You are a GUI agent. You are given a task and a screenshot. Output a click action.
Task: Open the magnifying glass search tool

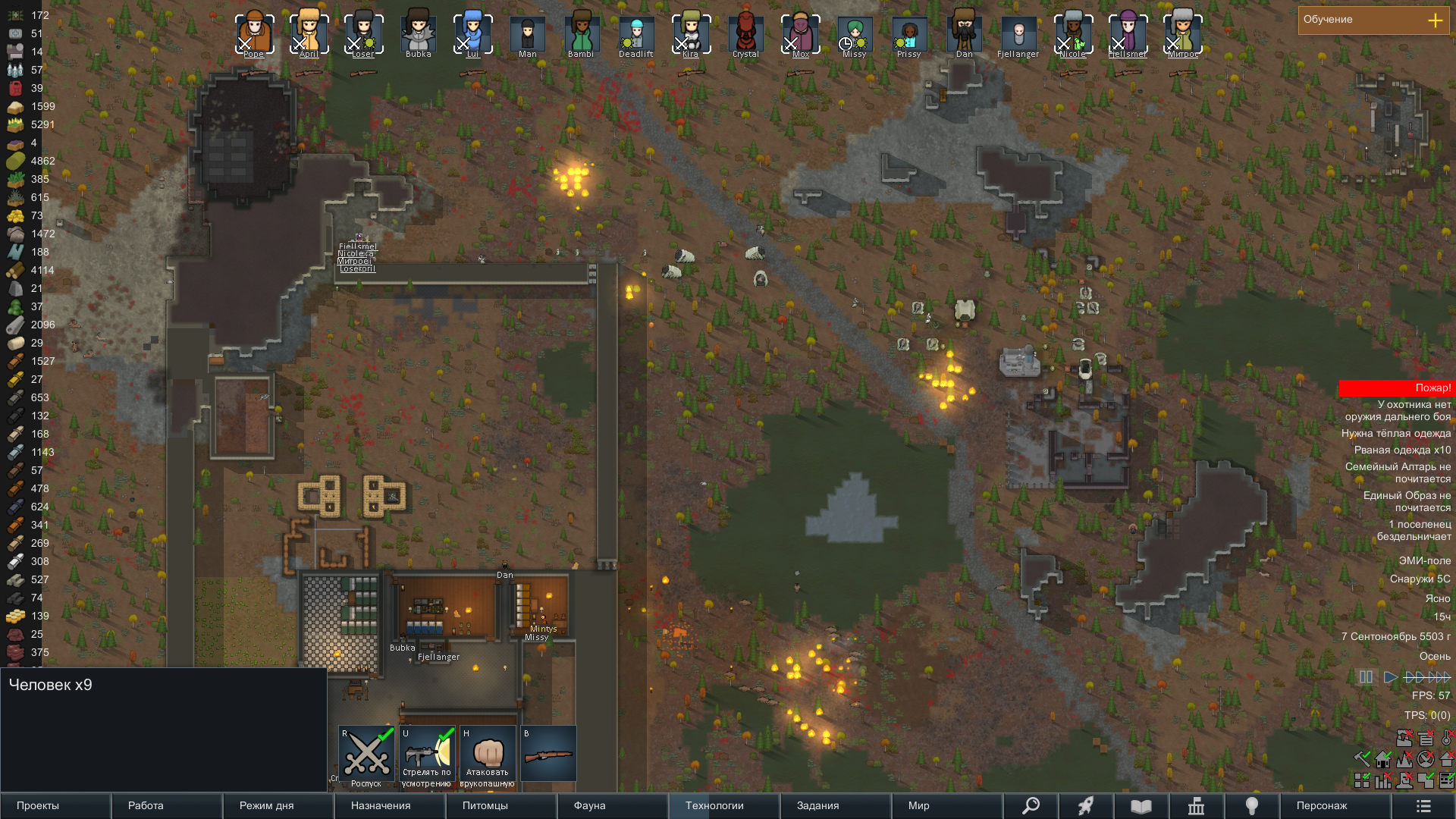(x=1031, y=805)
